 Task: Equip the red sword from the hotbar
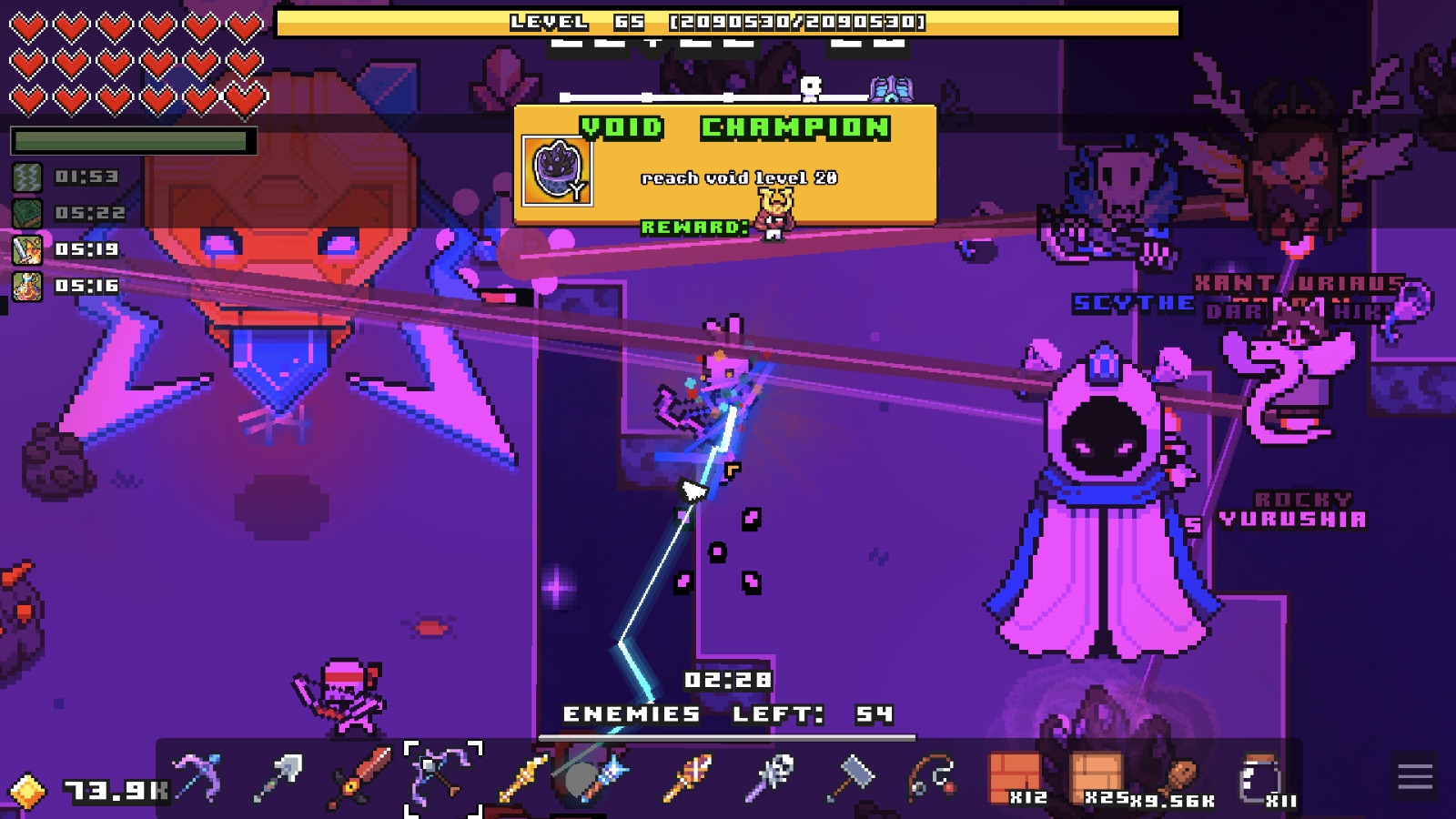tap(359, 778)
